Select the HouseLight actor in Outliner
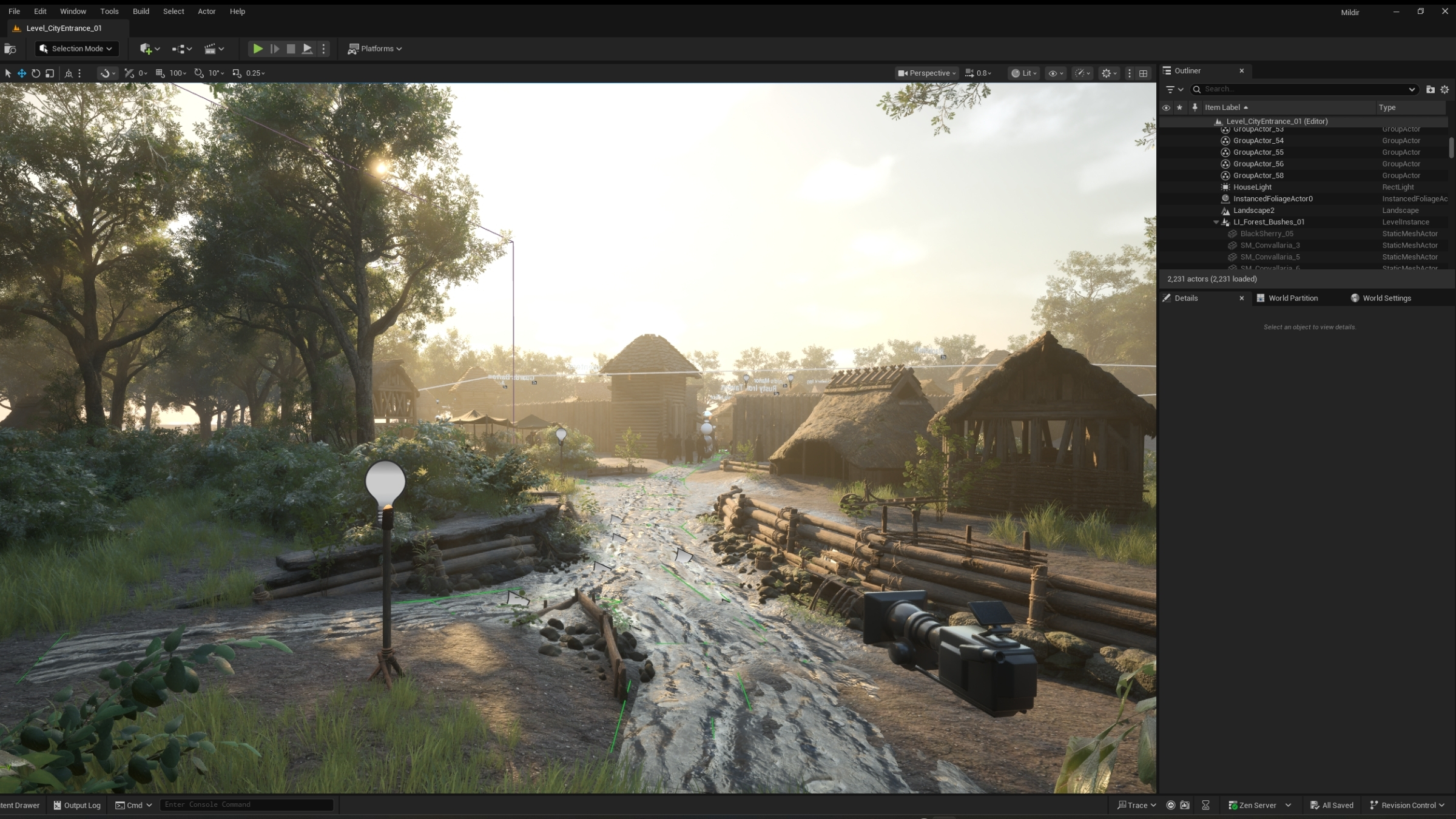Viewport: 1456px width, 819px height. click(x=1252, y=187)
